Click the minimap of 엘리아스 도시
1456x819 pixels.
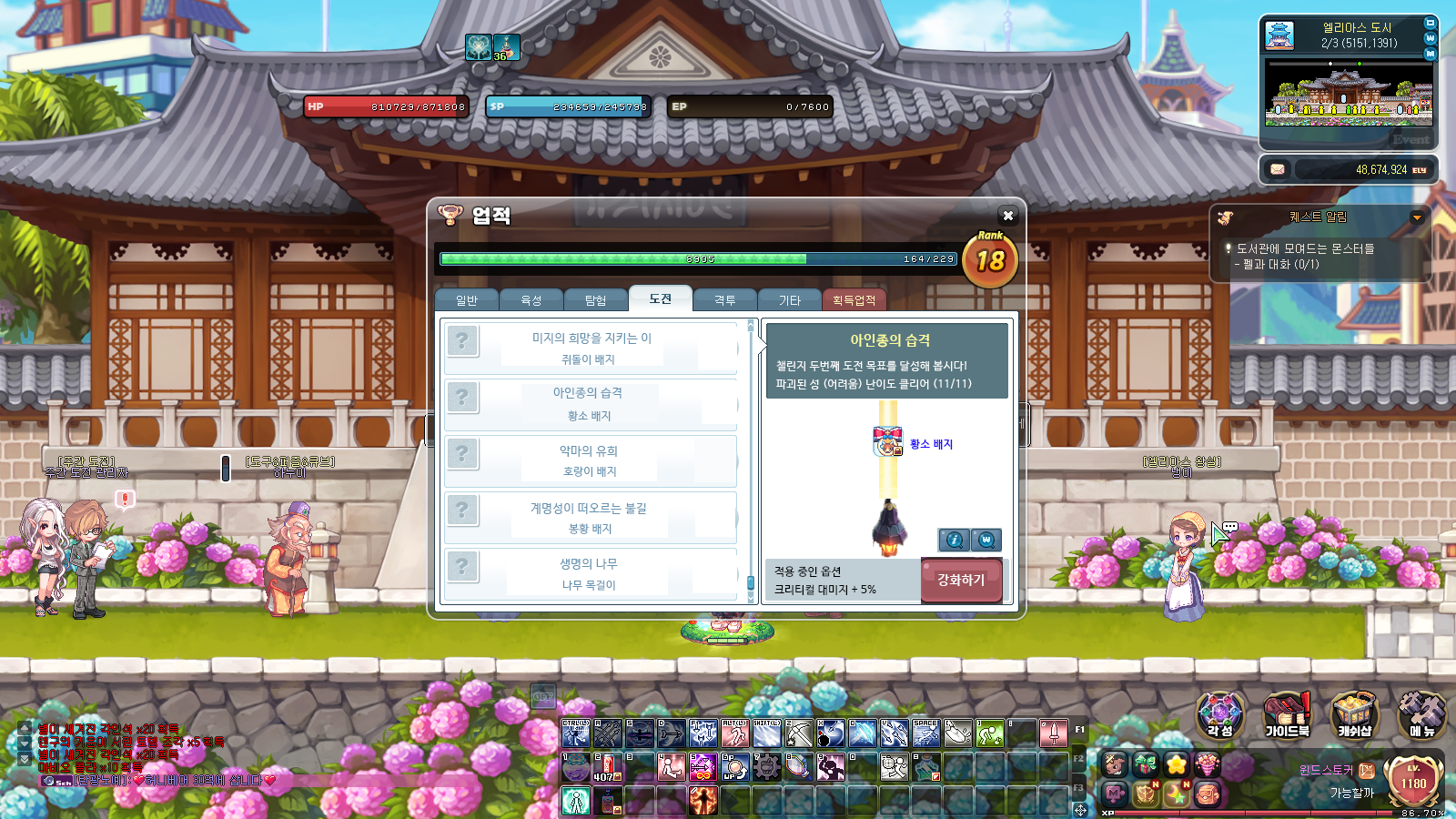pos(1349,94)
